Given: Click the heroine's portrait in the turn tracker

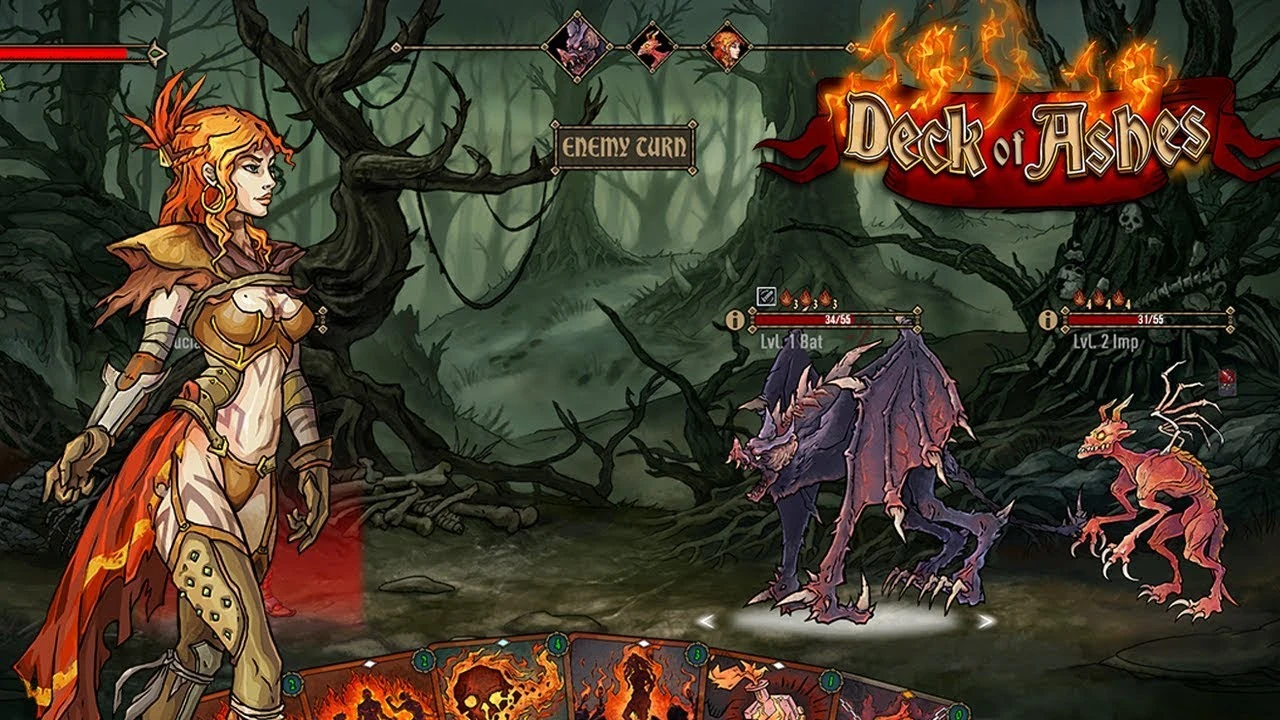Looking at the screenshot, I should [728, 47].
